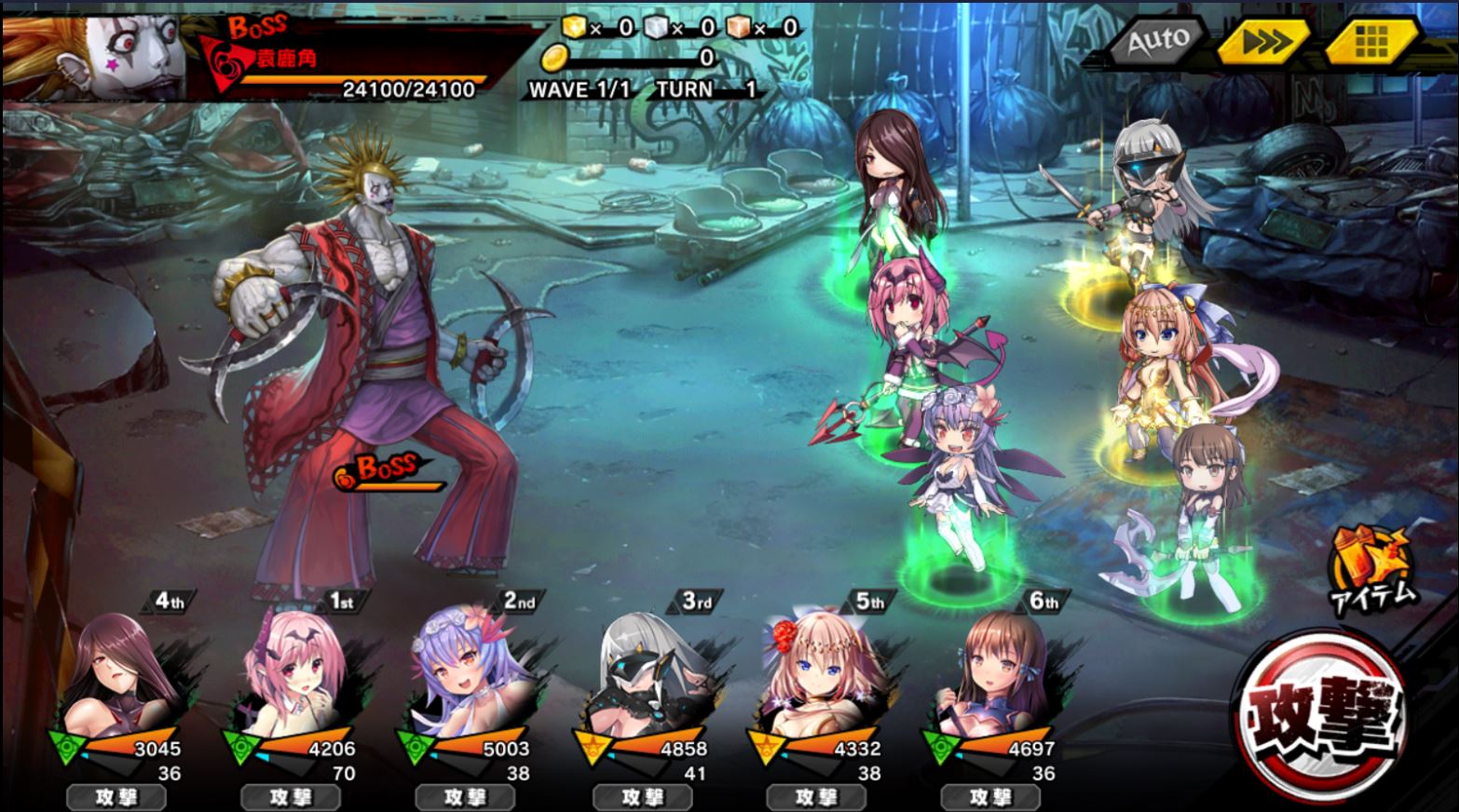Select the 3rd-order silver-haired visor character portrait
This screenshot has width=1459, height=812.
[643, 678]
